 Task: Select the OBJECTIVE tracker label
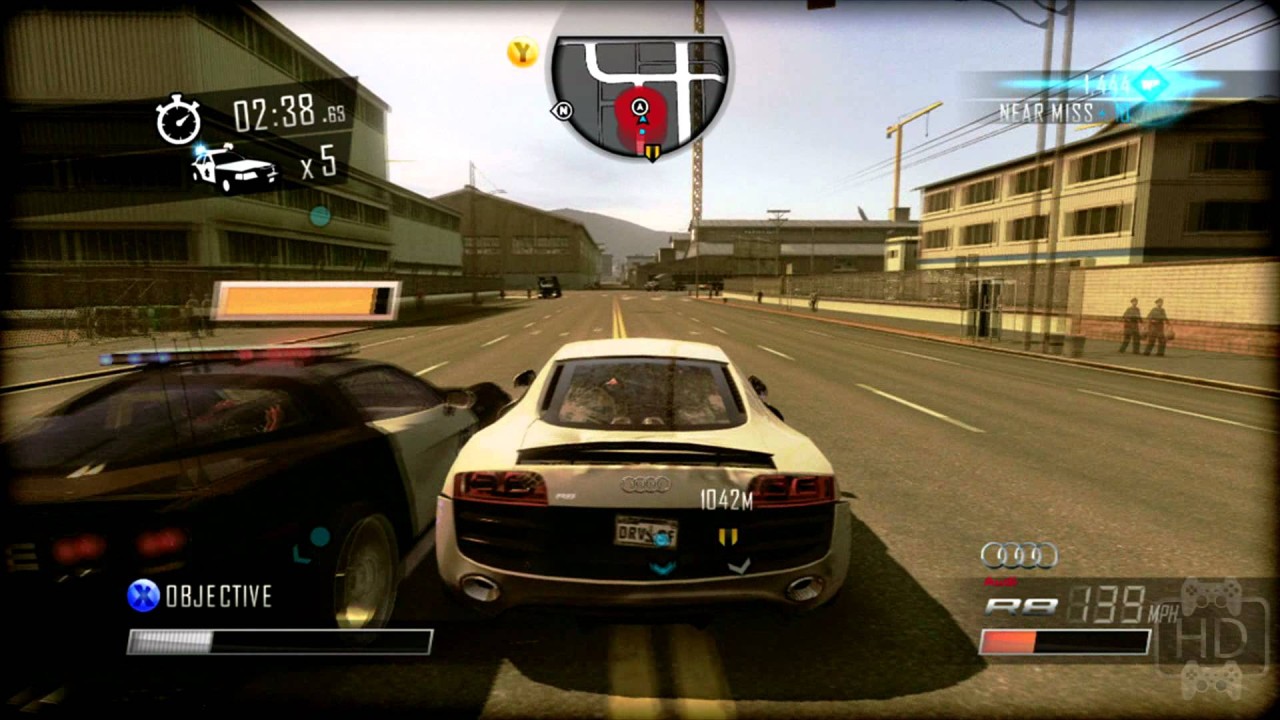pos(218,597)
